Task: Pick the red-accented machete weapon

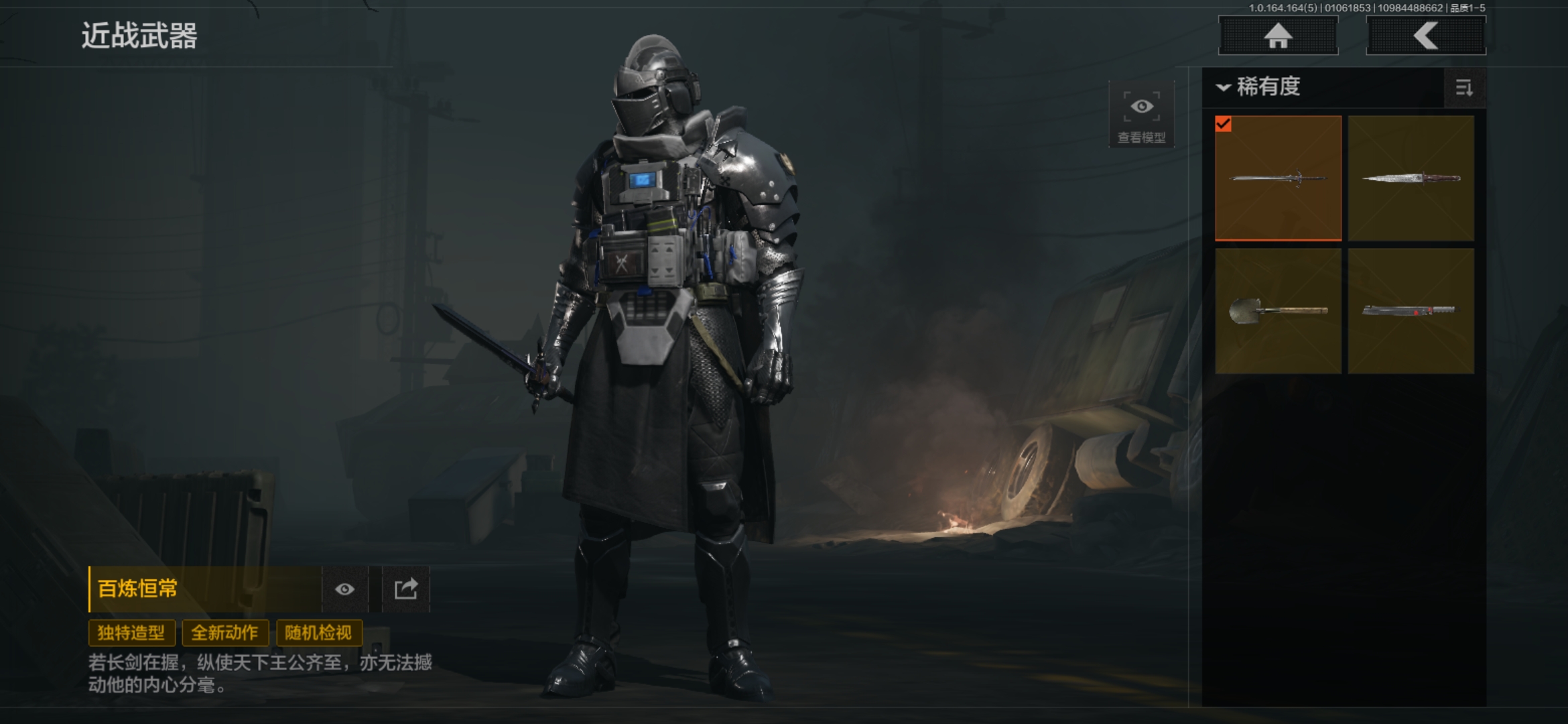Action: (x=1411, y=311)
